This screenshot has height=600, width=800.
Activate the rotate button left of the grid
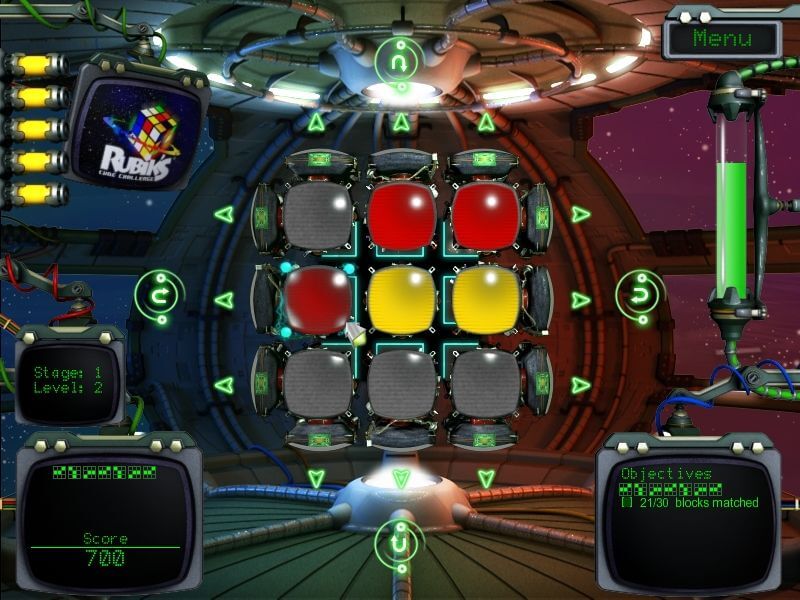(x=157, y=296)
